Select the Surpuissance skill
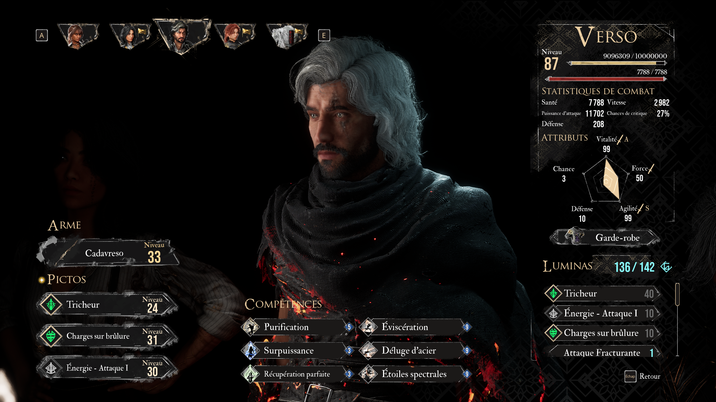 292,350
